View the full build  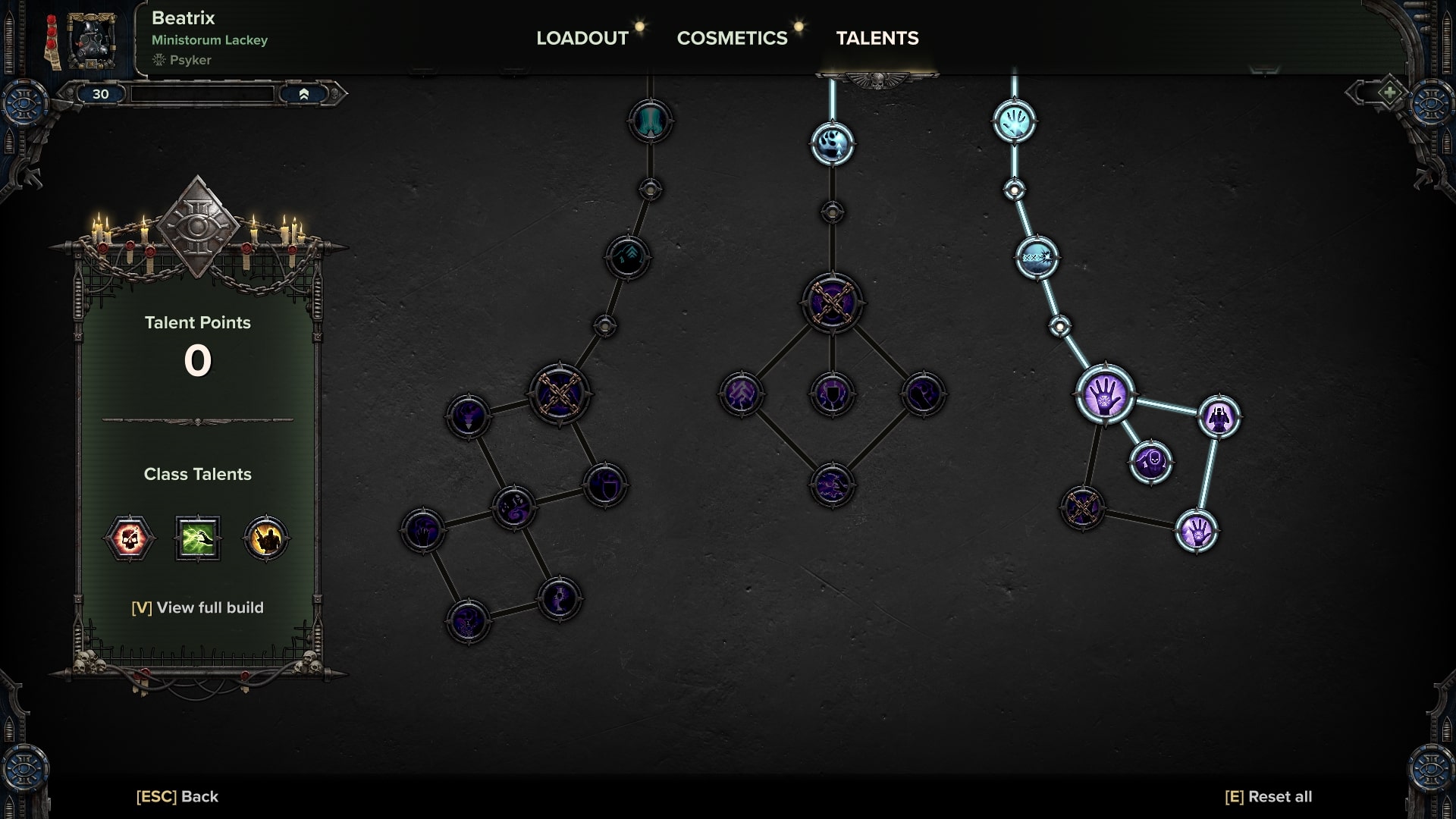(197, 607)
